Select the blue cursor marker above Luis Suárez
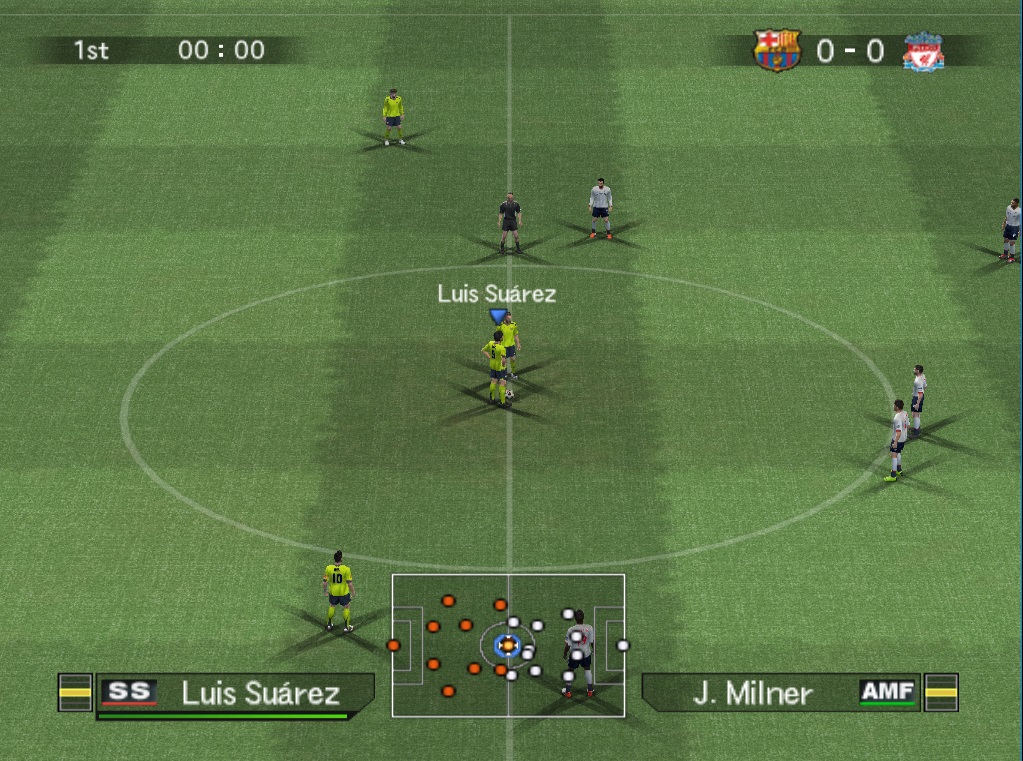 497,316
